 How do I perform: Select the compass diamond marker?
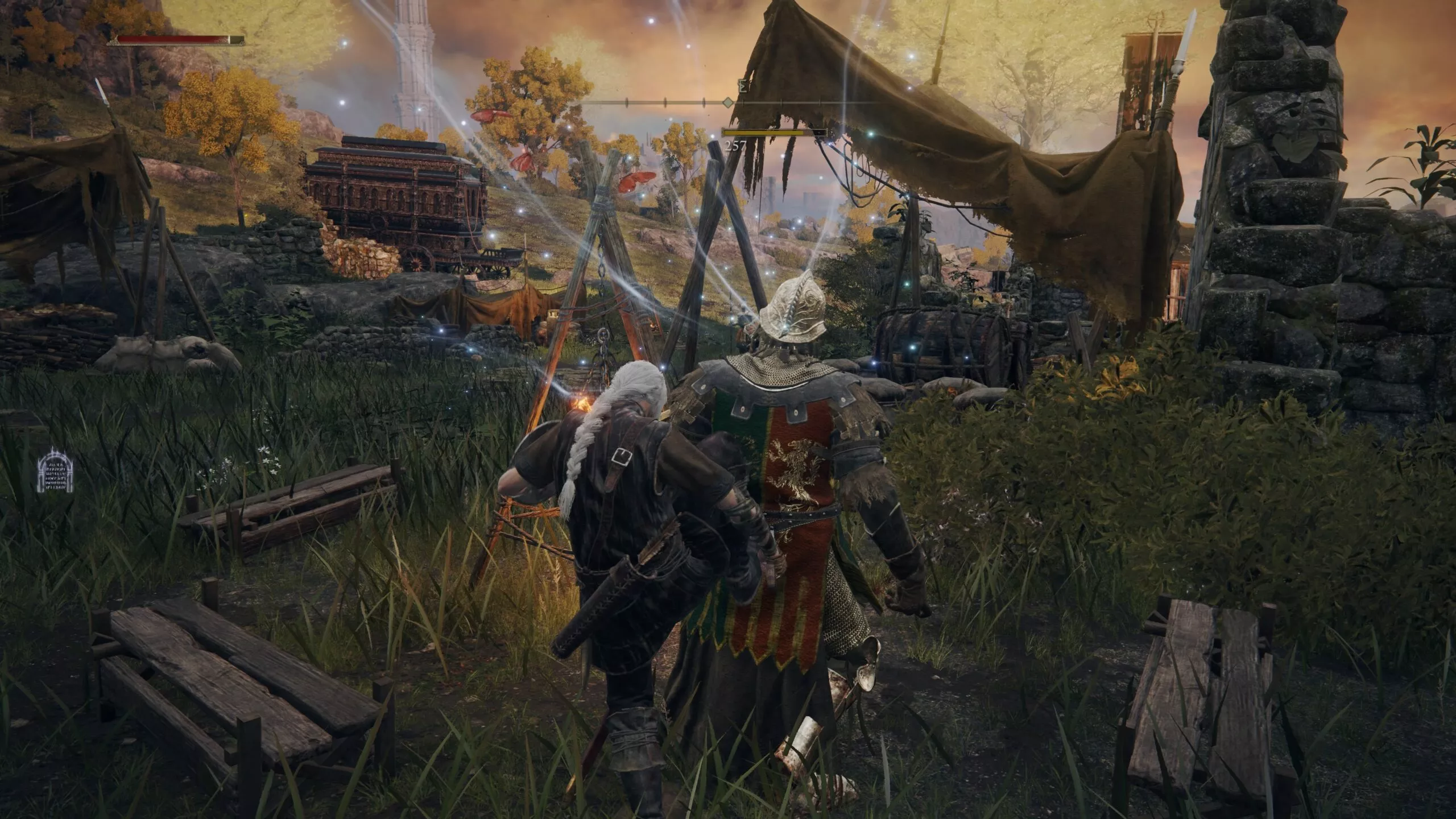click(x=728, y=104)
